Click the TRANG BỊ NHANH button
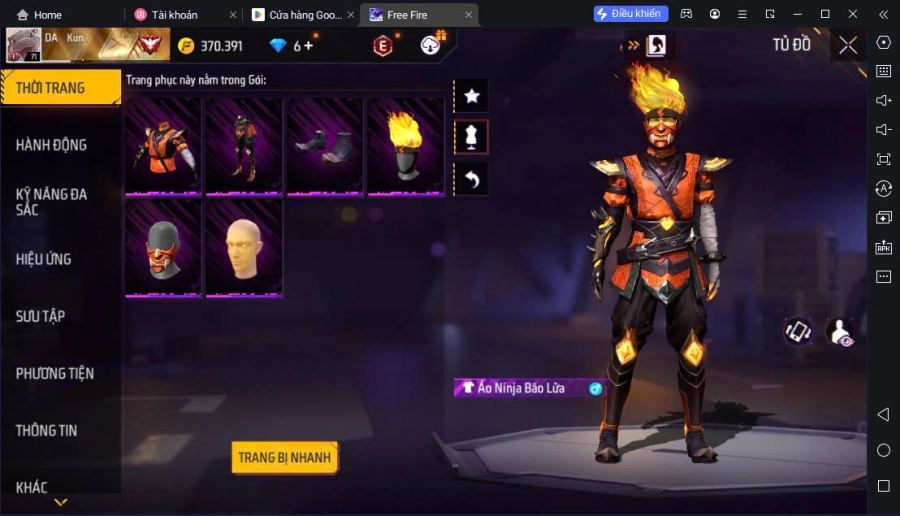The image size is (900, 516). click(284, 458)
